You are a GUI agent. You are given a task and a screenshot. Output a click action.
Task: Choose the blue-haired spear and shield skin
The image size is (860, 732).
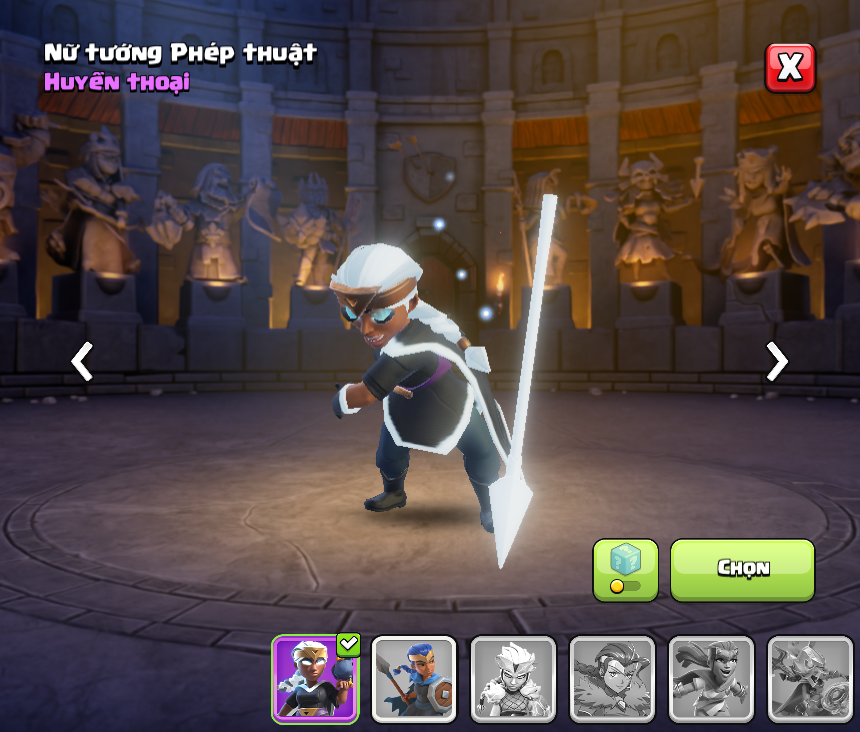414,679
